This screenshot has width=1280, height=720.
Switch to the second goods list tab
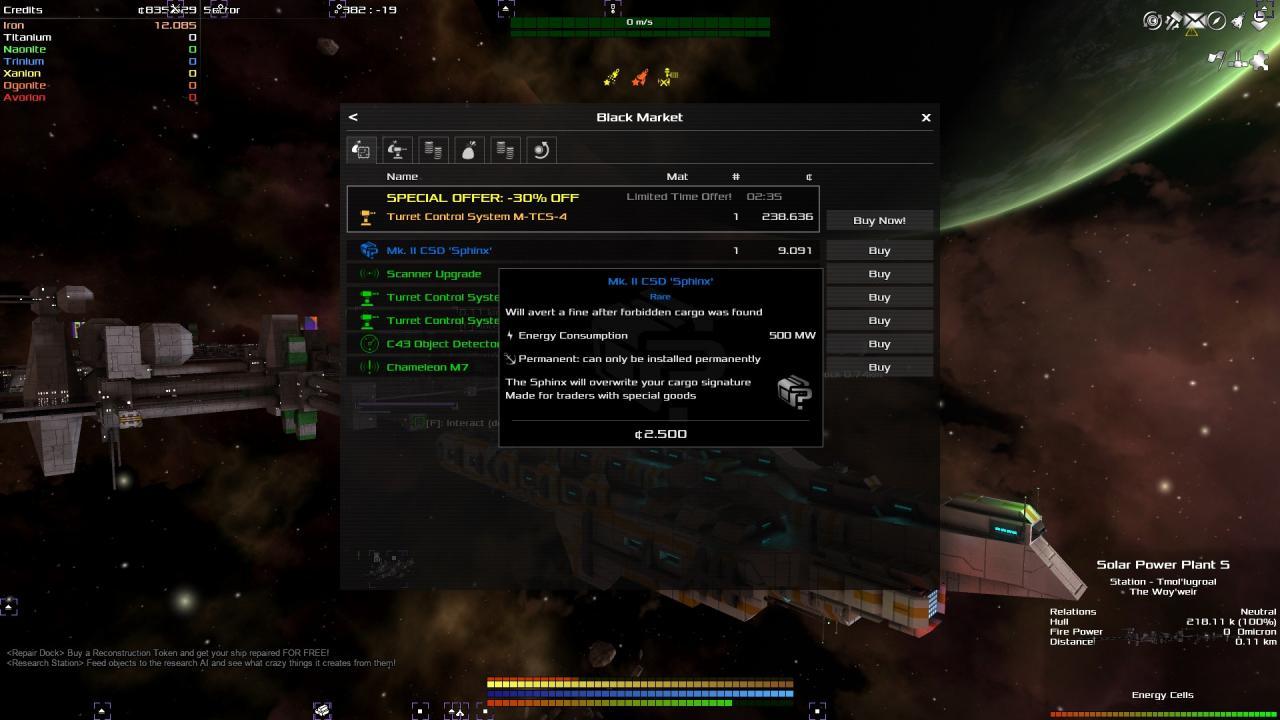(x=505, y=150)
